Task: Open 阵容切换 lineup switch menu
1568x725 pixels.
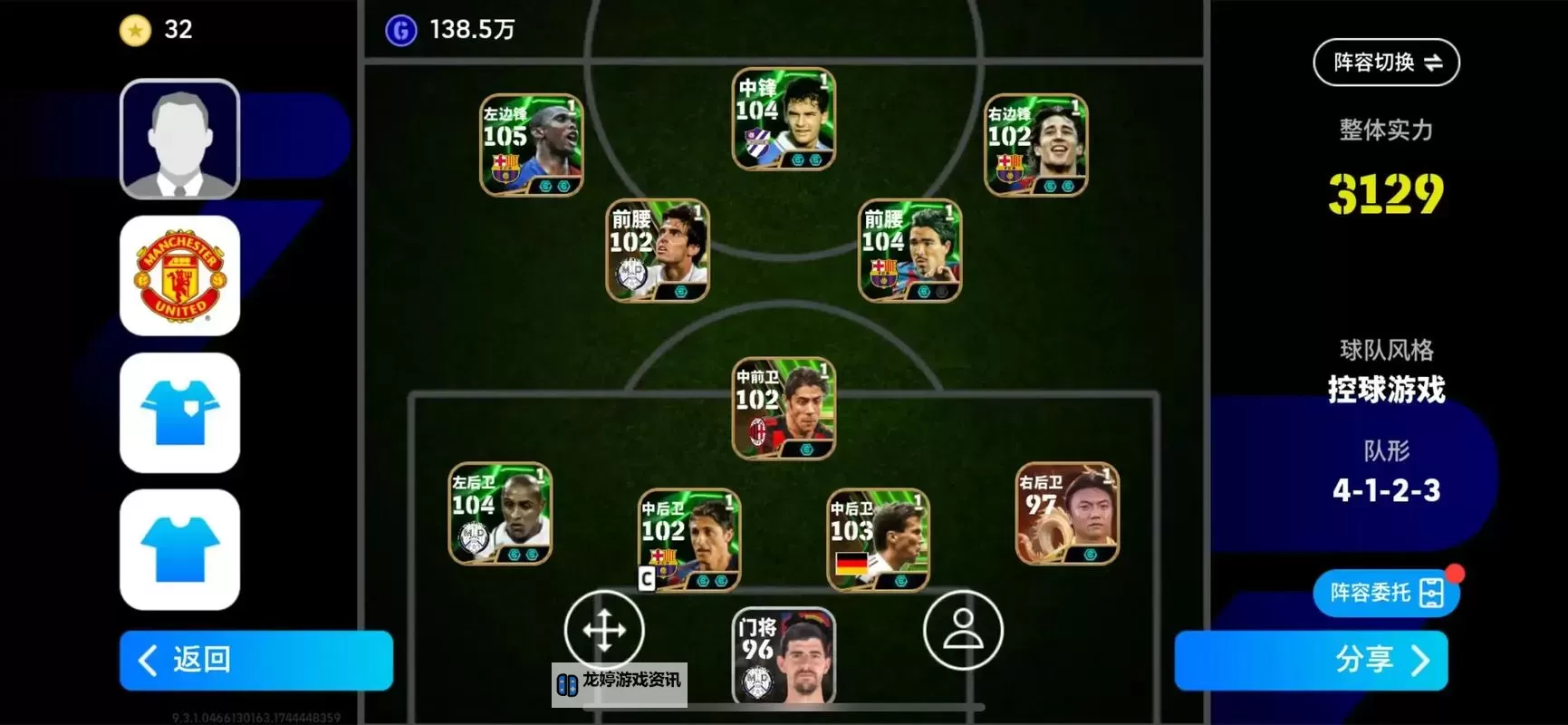Action: tap(1385, 62)
